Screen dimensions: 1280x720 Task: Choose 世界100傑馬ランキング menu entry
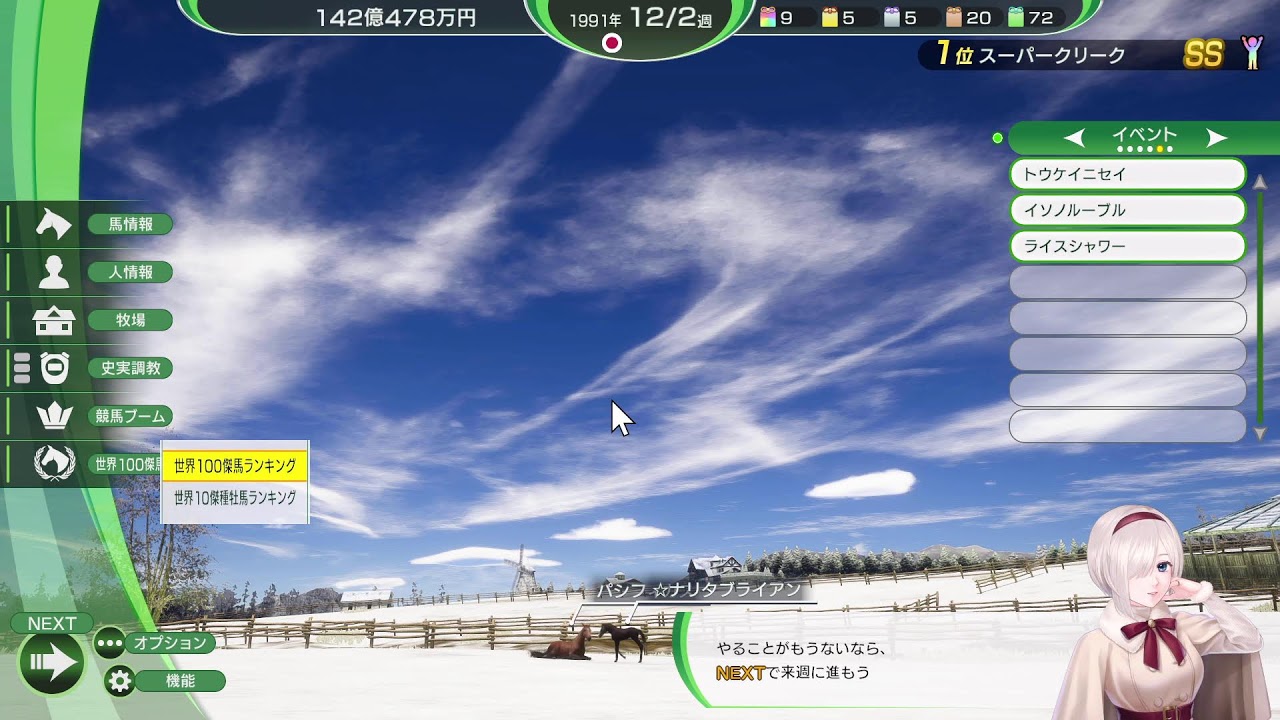click(235, 464)
